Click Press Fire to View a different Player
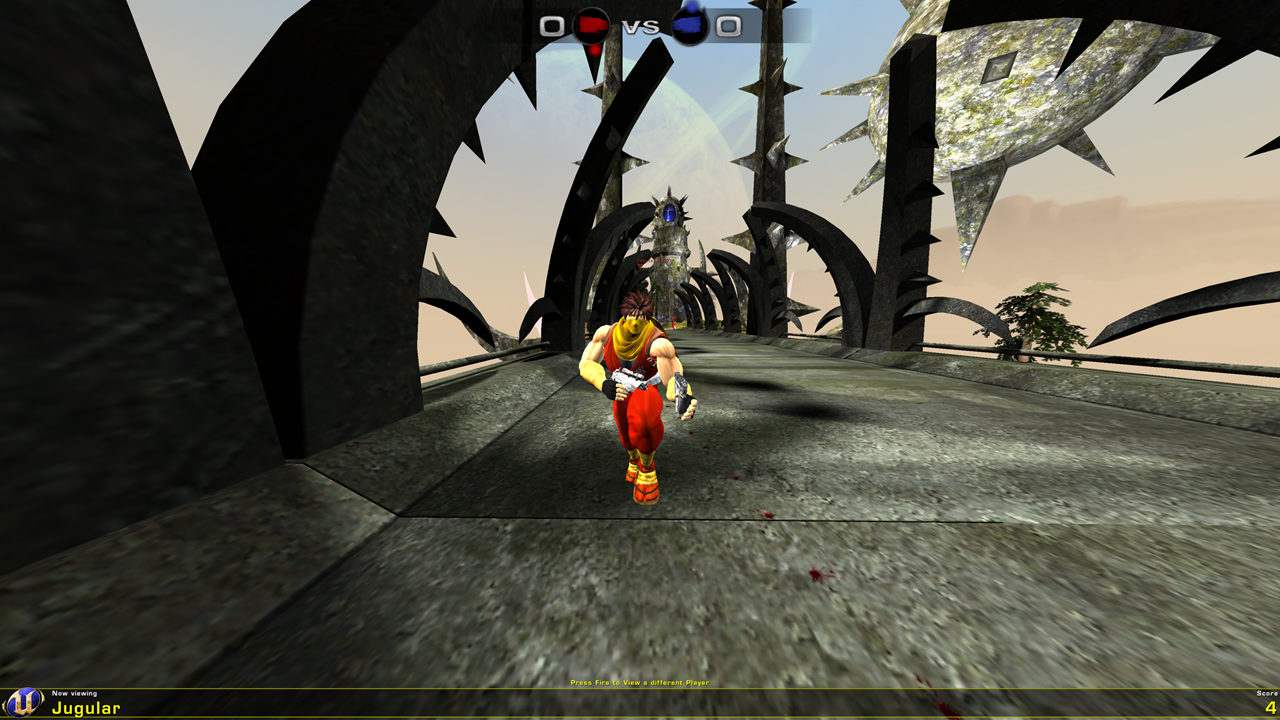The width and height of the screenshot is (1280, 720). click(x=639, y=681)
